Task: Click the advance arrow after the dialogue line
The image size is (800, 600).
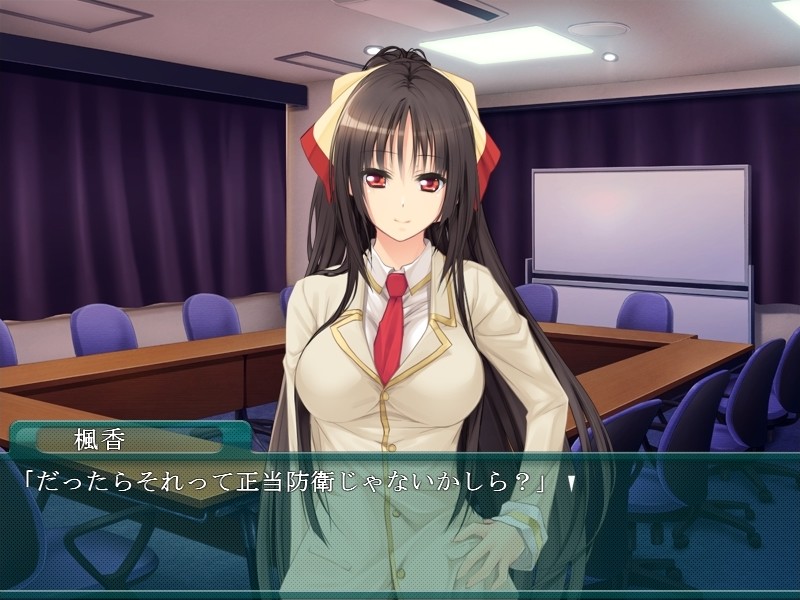Action: pos(571,484)
